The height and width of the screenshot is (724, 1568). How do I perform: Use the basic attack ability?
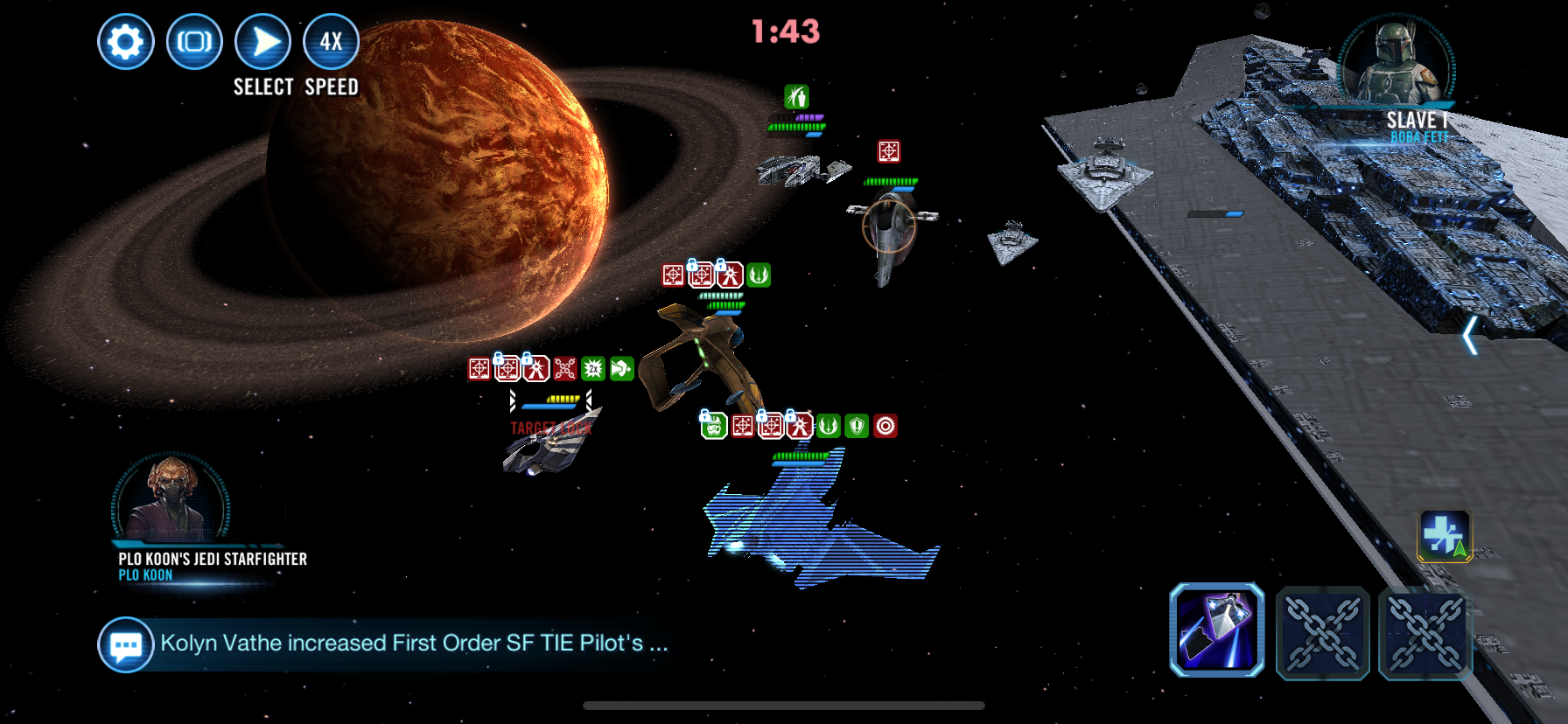(x=1216, y=630)
